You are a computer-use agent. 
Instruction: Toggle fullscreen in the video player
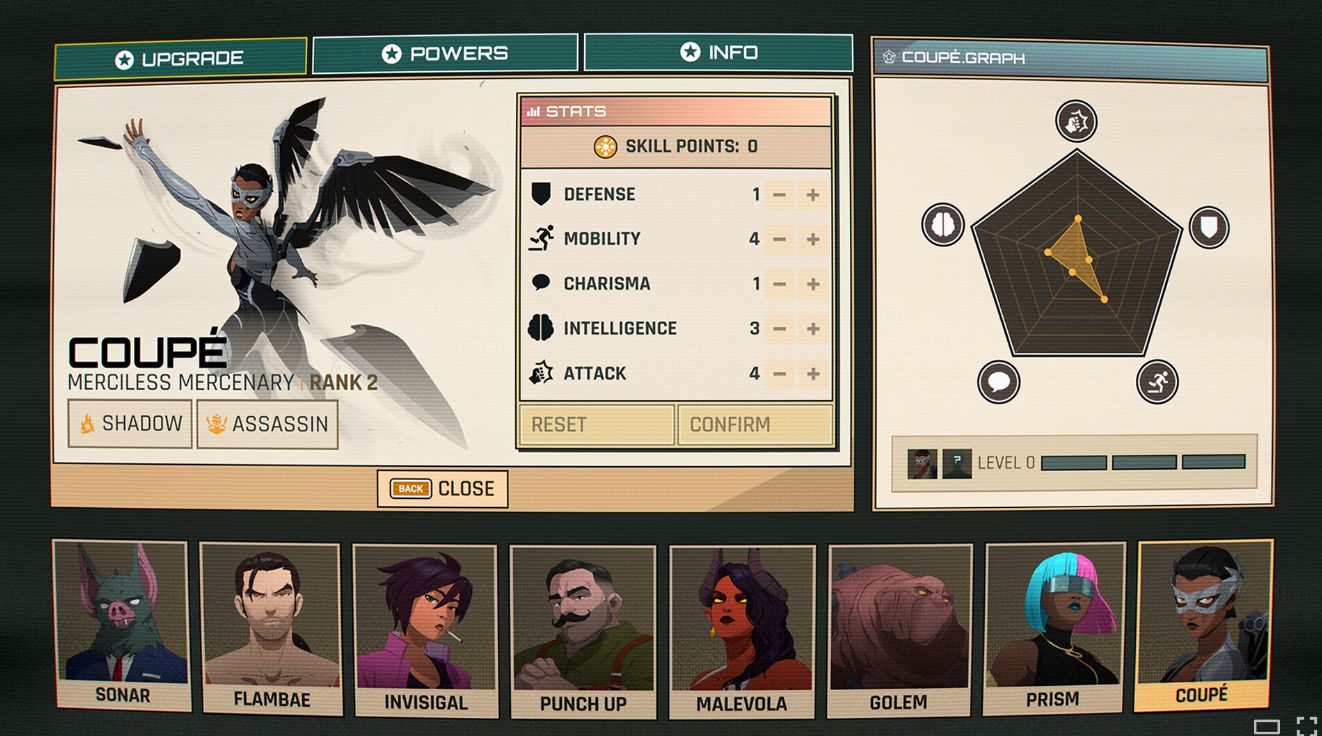point(1307,726)
